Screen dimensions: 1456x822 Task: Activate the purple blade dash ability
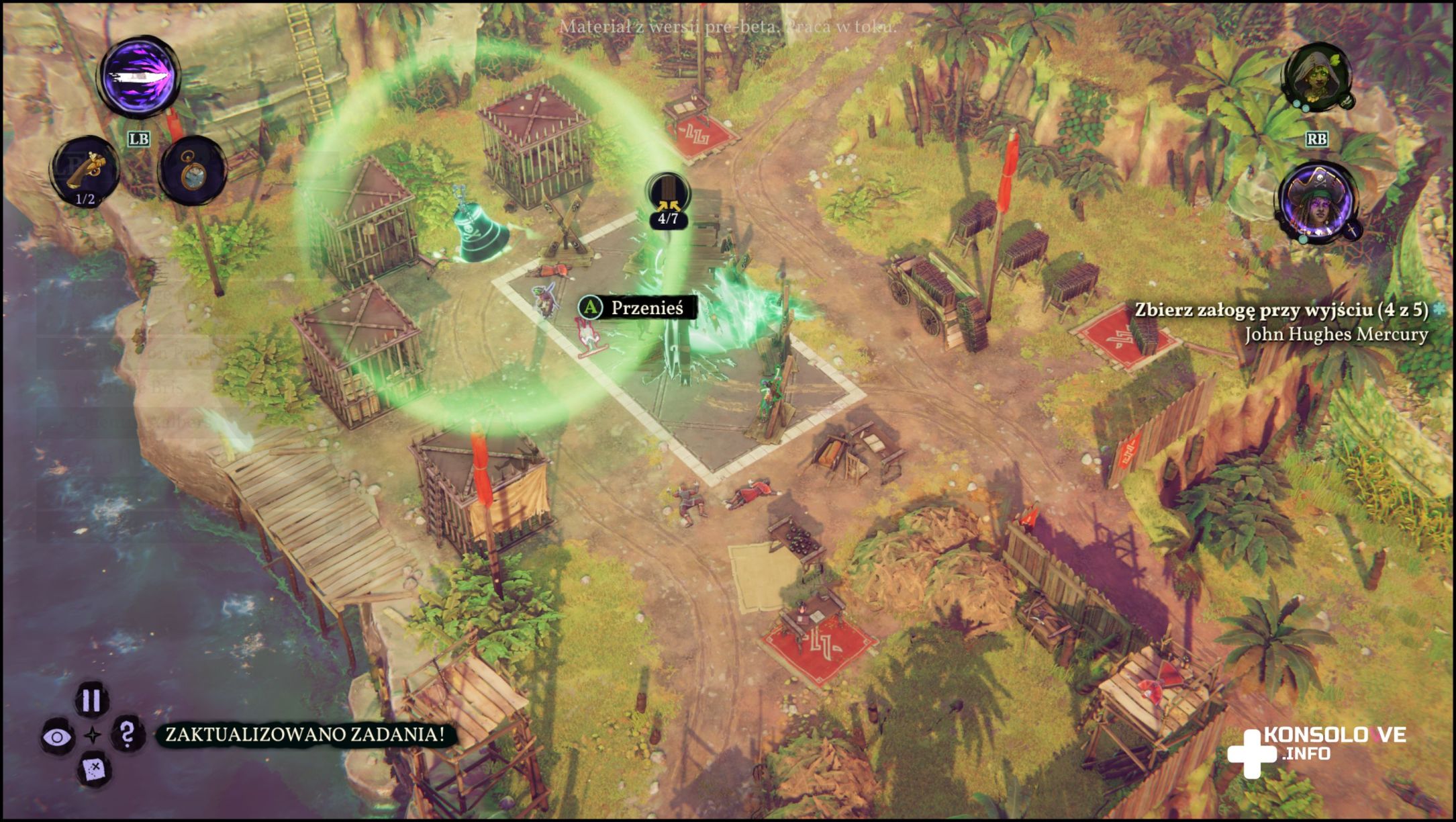pos(140,77)
